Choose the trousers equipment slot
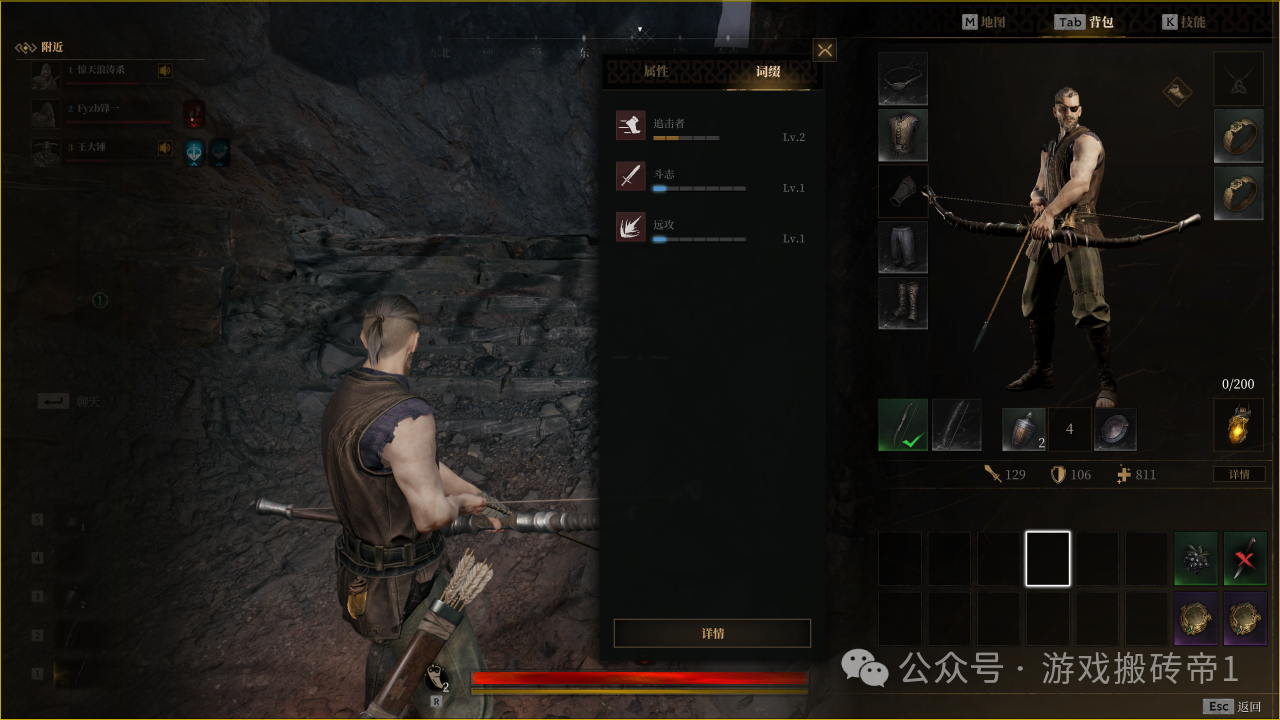The height and width of the screenshot is (720, 1280). pos(903,248)
